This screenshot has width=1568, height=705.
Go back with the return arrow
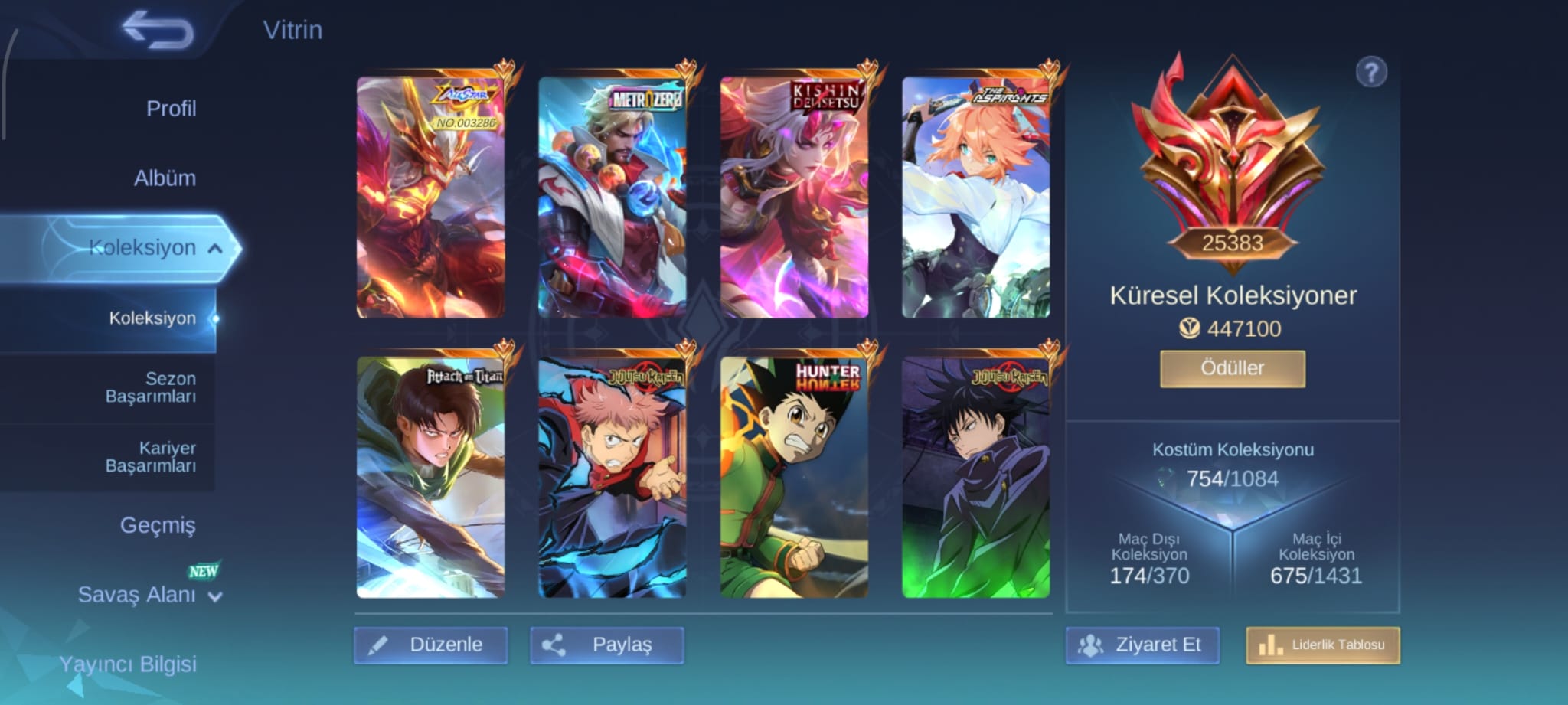(158, 31)
